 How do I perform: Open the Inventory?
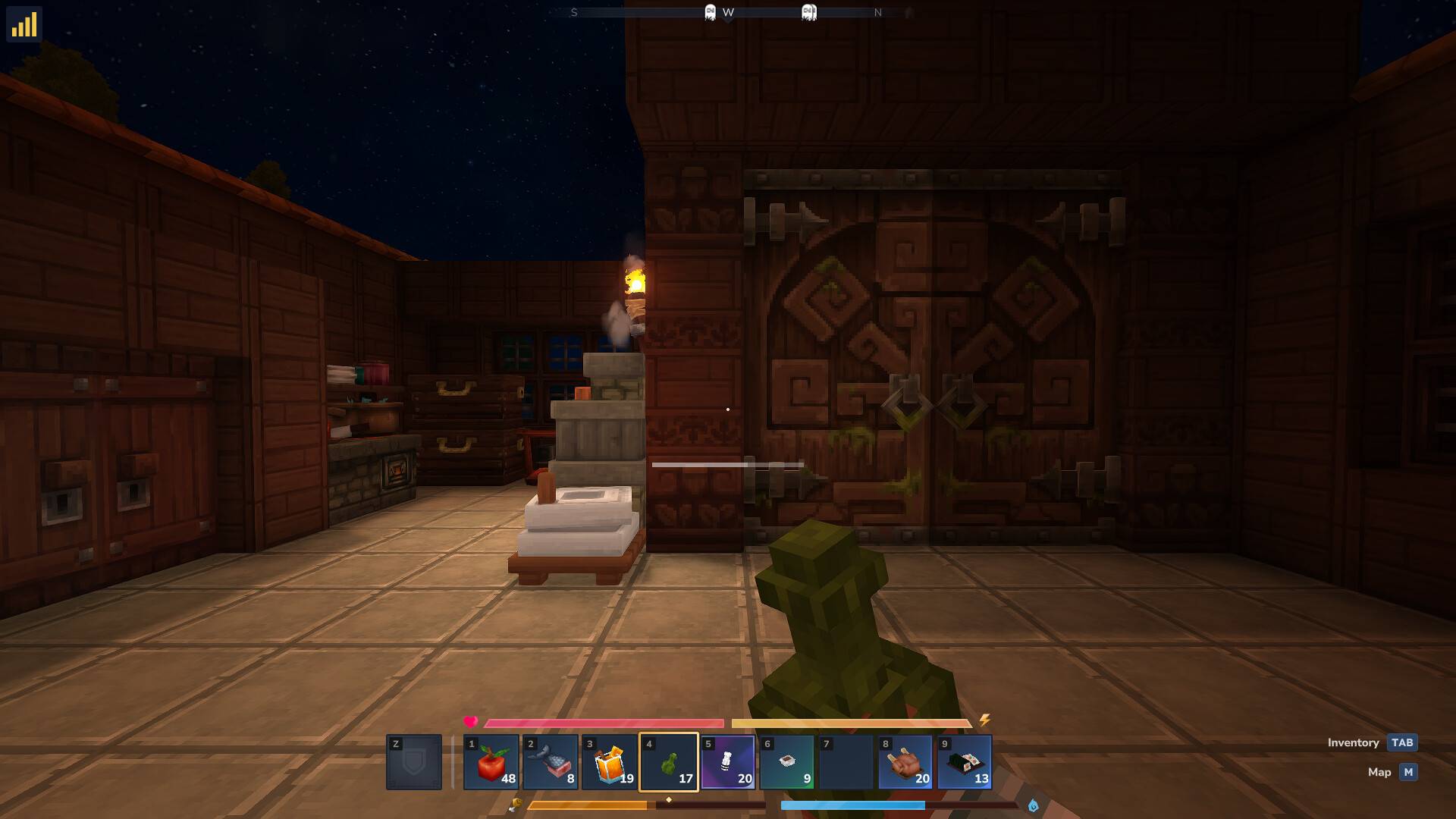[1402, 742]
